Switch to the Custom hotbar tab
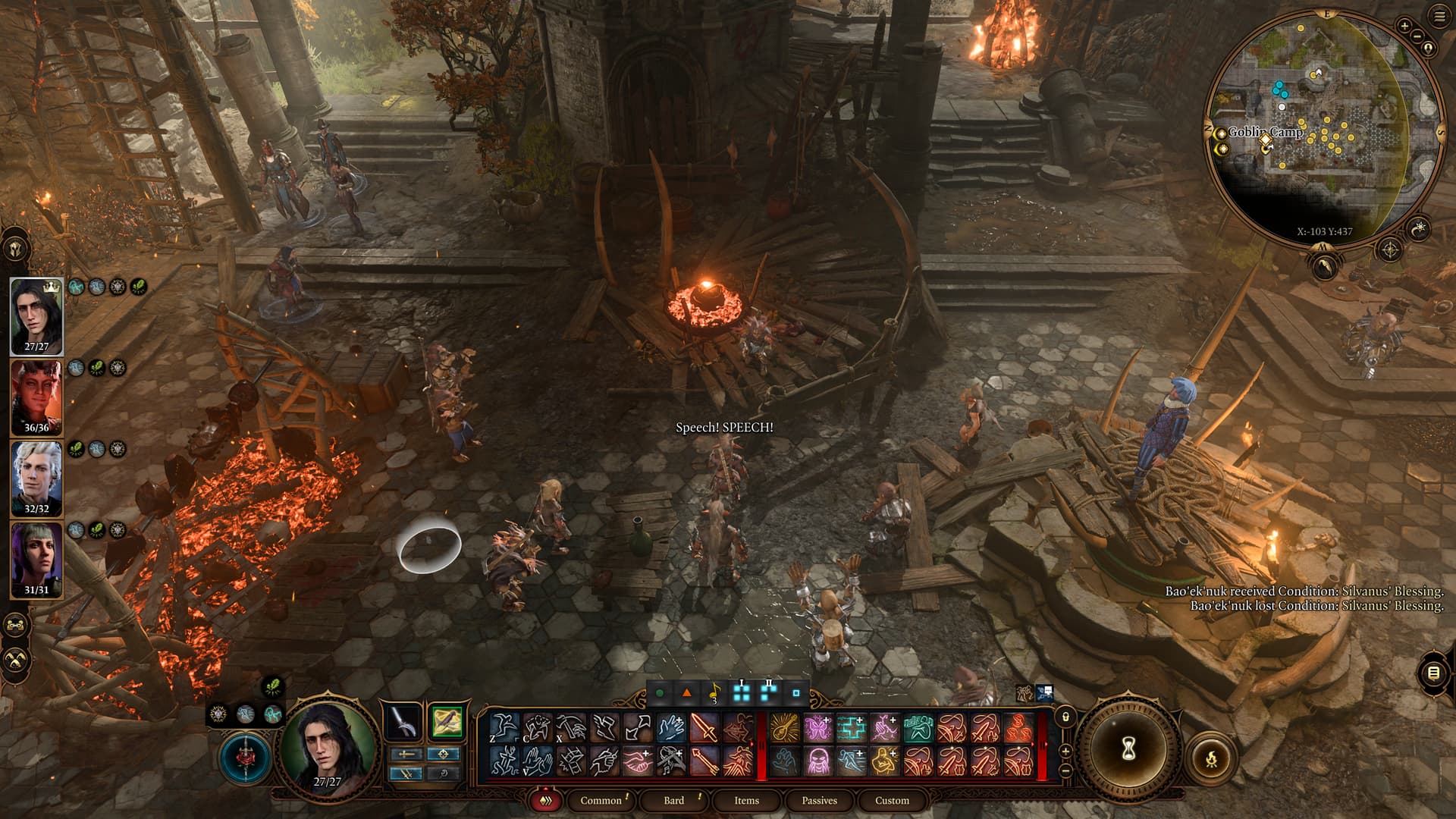Screen dimensions: 1456x819 pyautogui.click(x=892, y=800)
